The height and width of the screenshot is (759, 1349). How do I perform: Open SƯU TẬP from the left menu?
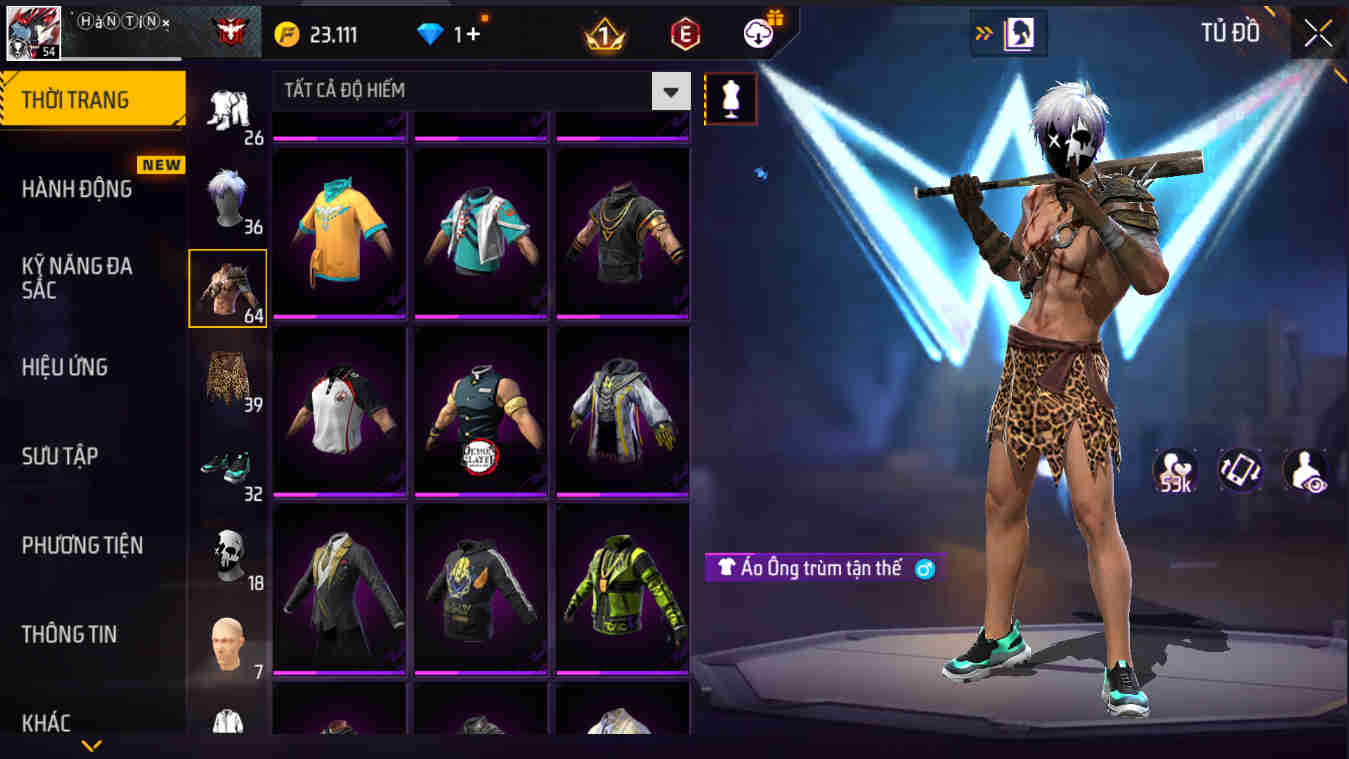click(x=59, y=456)
